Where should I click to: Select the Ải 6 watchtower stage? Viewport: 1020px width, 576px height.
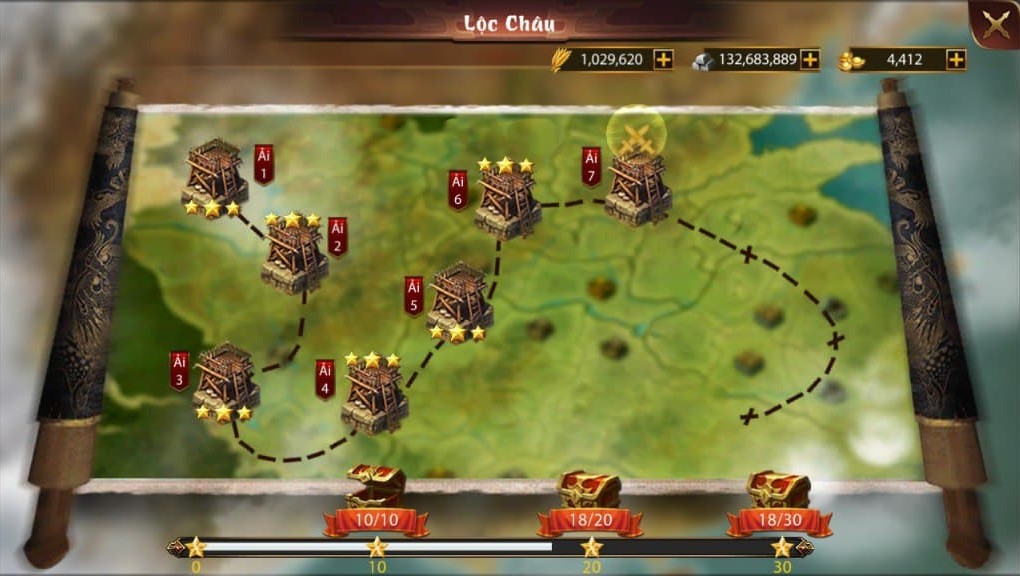click(507, 203)
